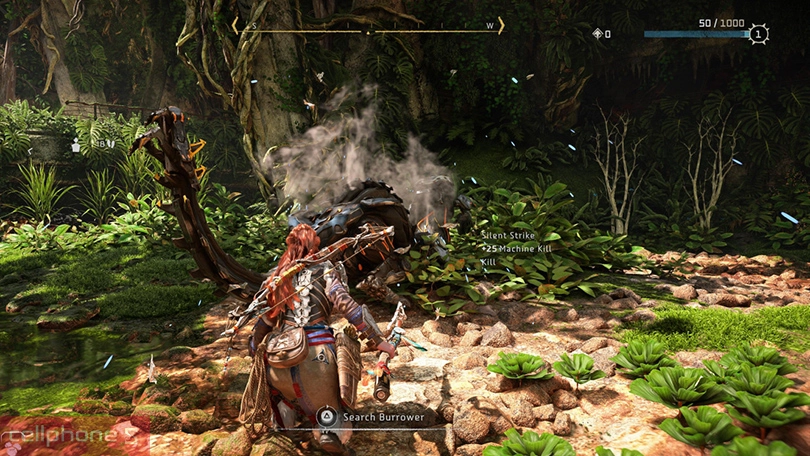Open the player level 1 badge
Screen dimensions: 810x456
click(759, 34)
